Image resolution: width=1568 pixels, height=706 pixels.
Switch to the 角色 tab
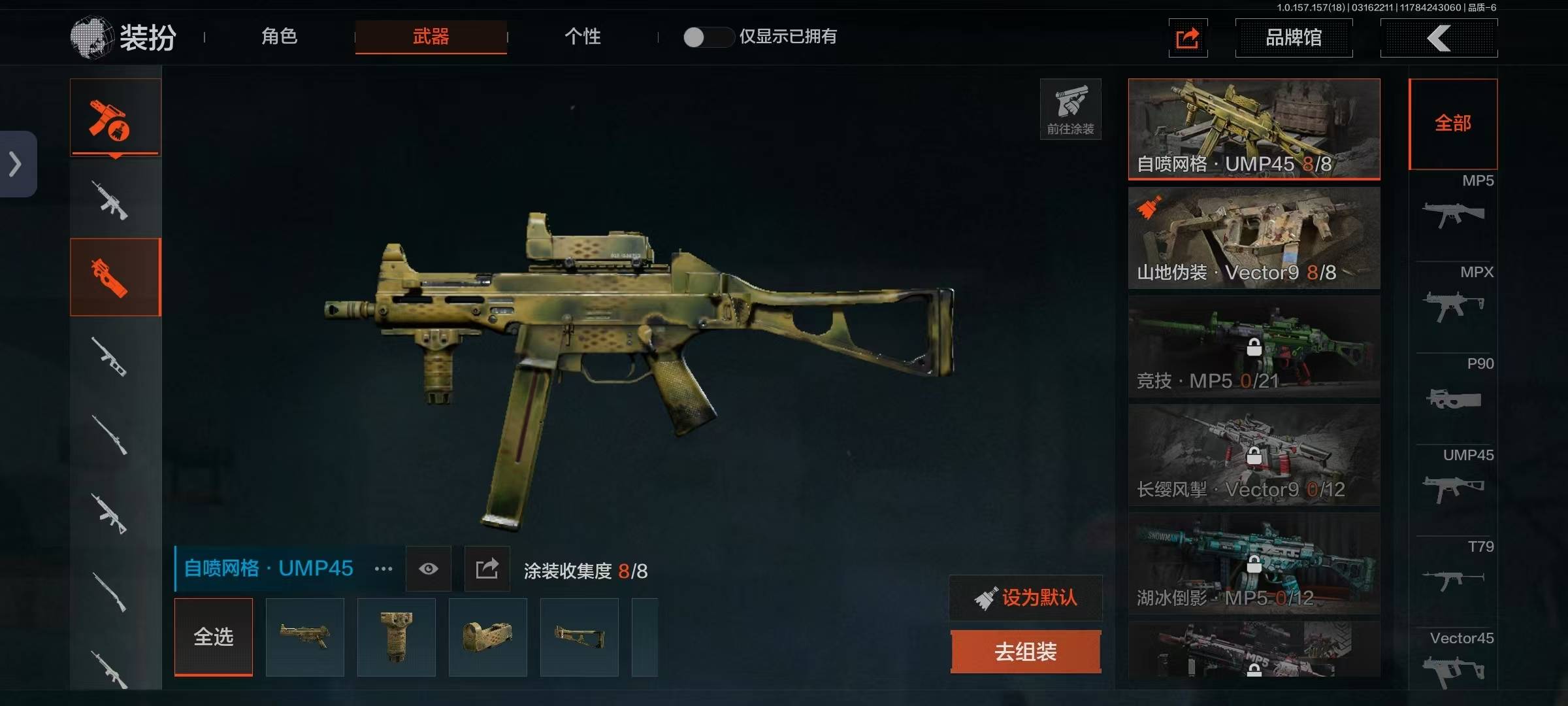280,37
